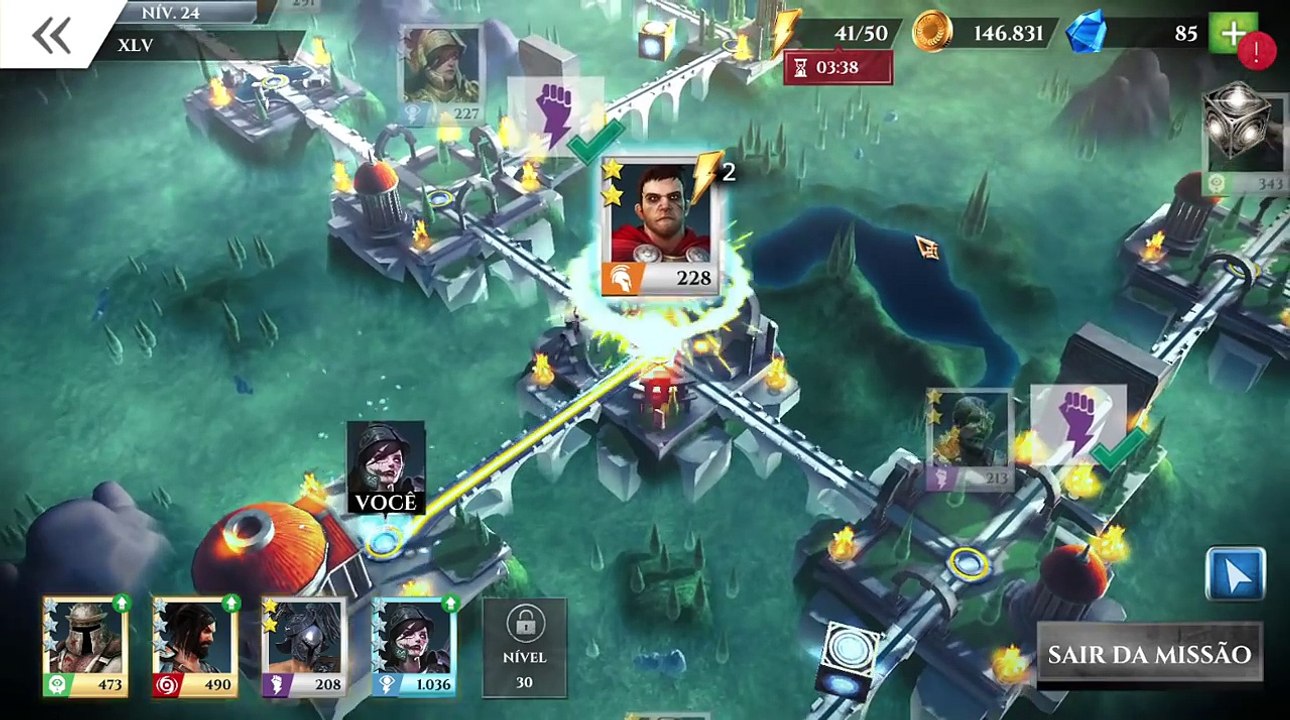Image resolution: width=1290 pixels, height=720 pixels.
Task: Go back with the double-arrow button
Action: coord(51,35)
